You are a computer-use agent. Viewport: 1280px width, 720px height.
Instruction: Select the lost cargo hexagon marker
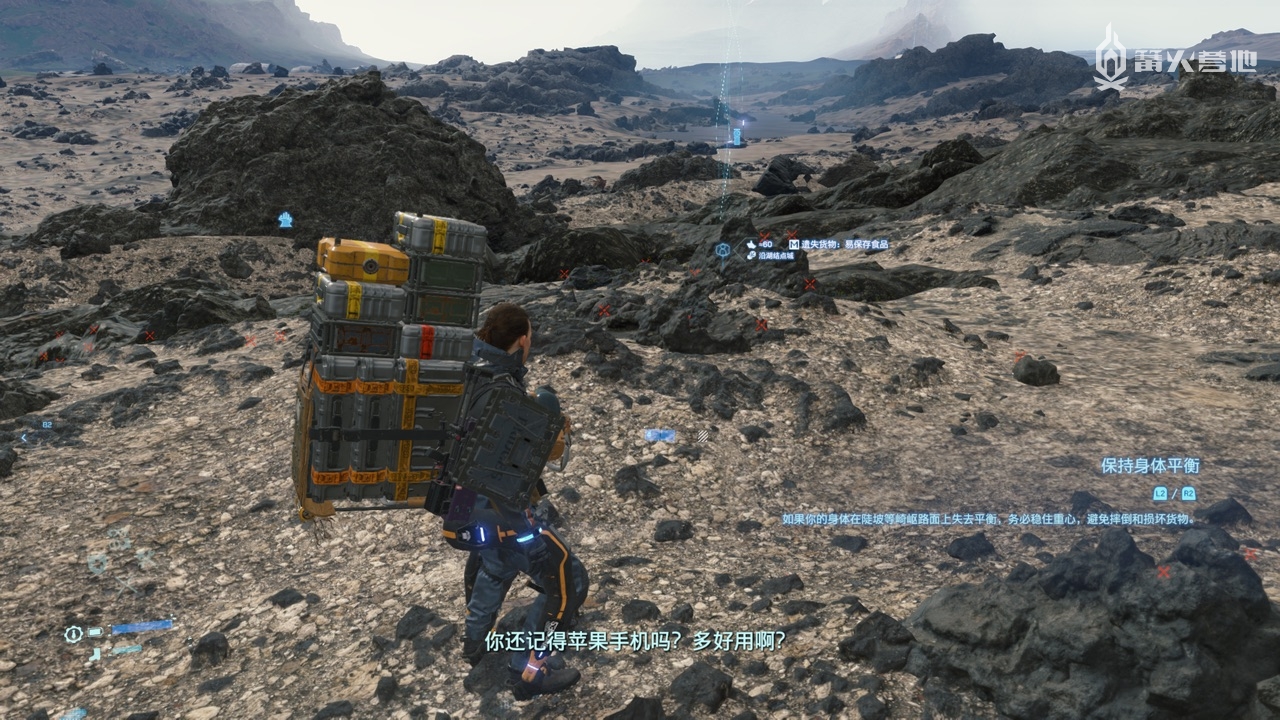tap(723, 249)
